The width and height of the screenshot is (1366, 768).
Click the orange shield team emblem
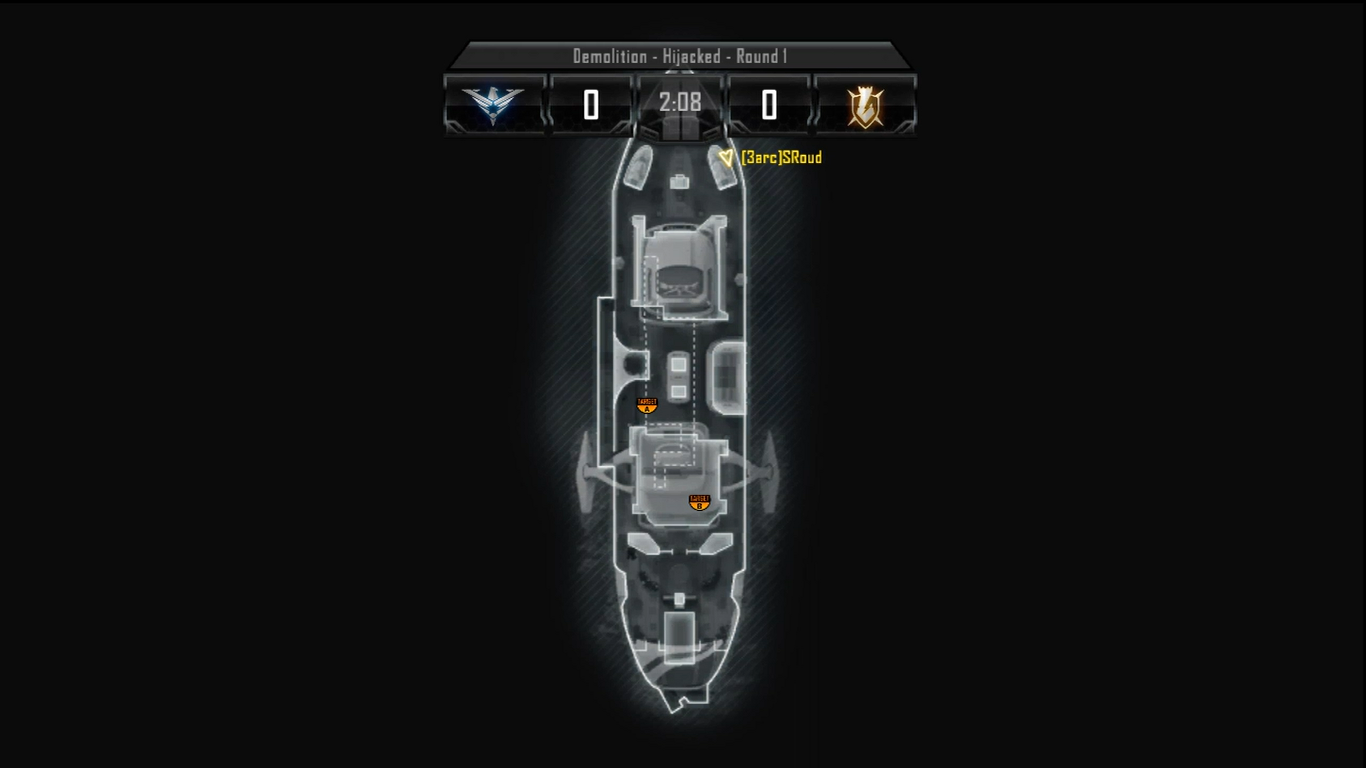pos(865,105)
